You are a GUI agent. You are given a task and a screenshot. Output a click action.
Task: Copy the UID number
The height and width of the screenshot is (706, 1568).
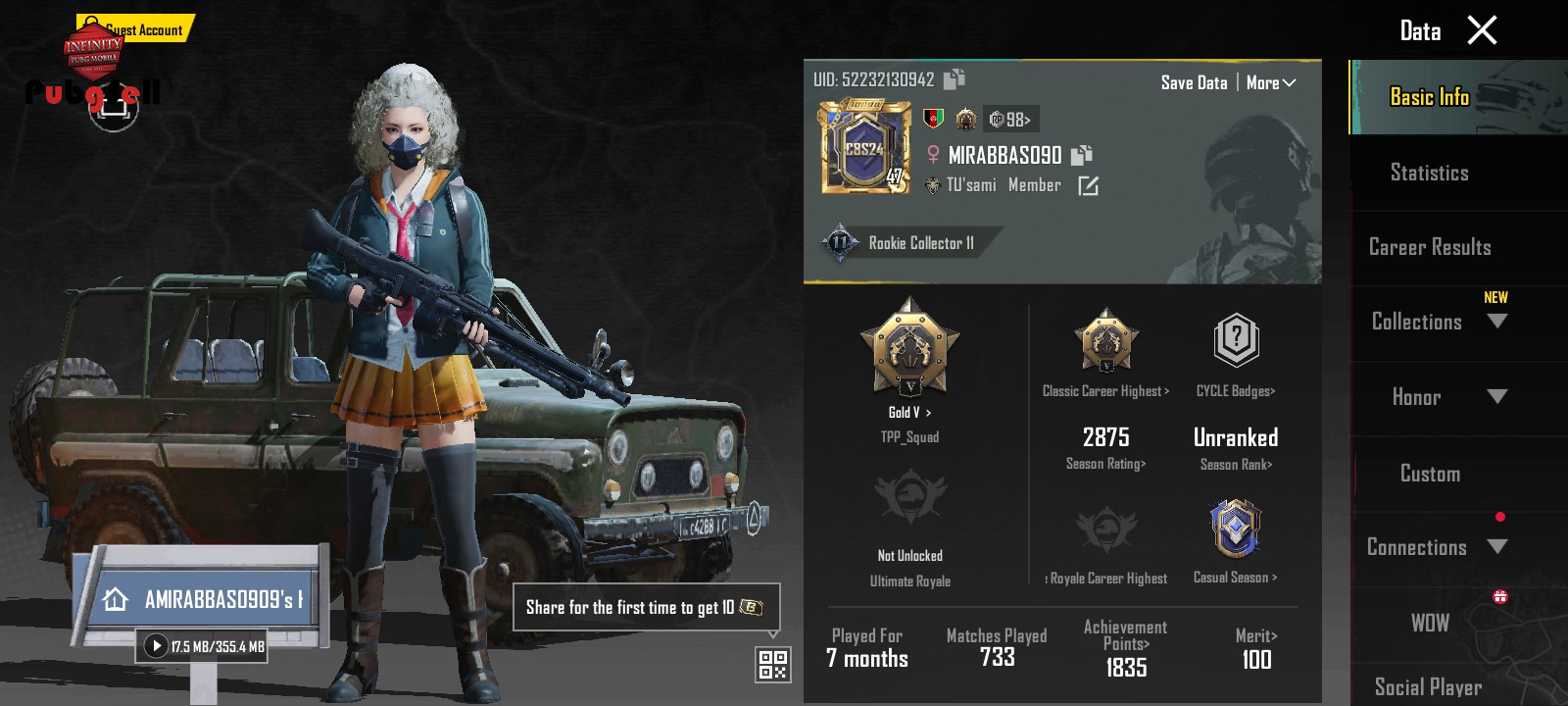(x=955, y=79)
